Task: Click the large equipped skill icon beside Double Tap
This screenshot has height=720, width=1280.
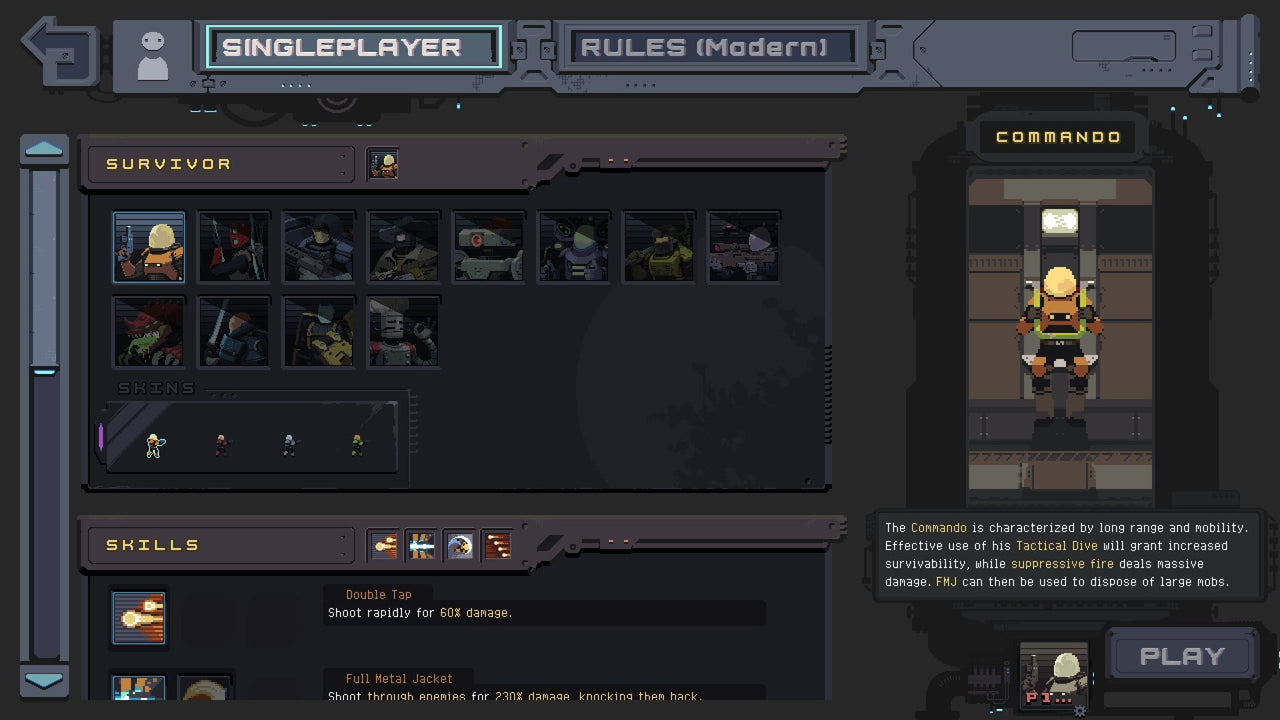Action: (138, 618)
